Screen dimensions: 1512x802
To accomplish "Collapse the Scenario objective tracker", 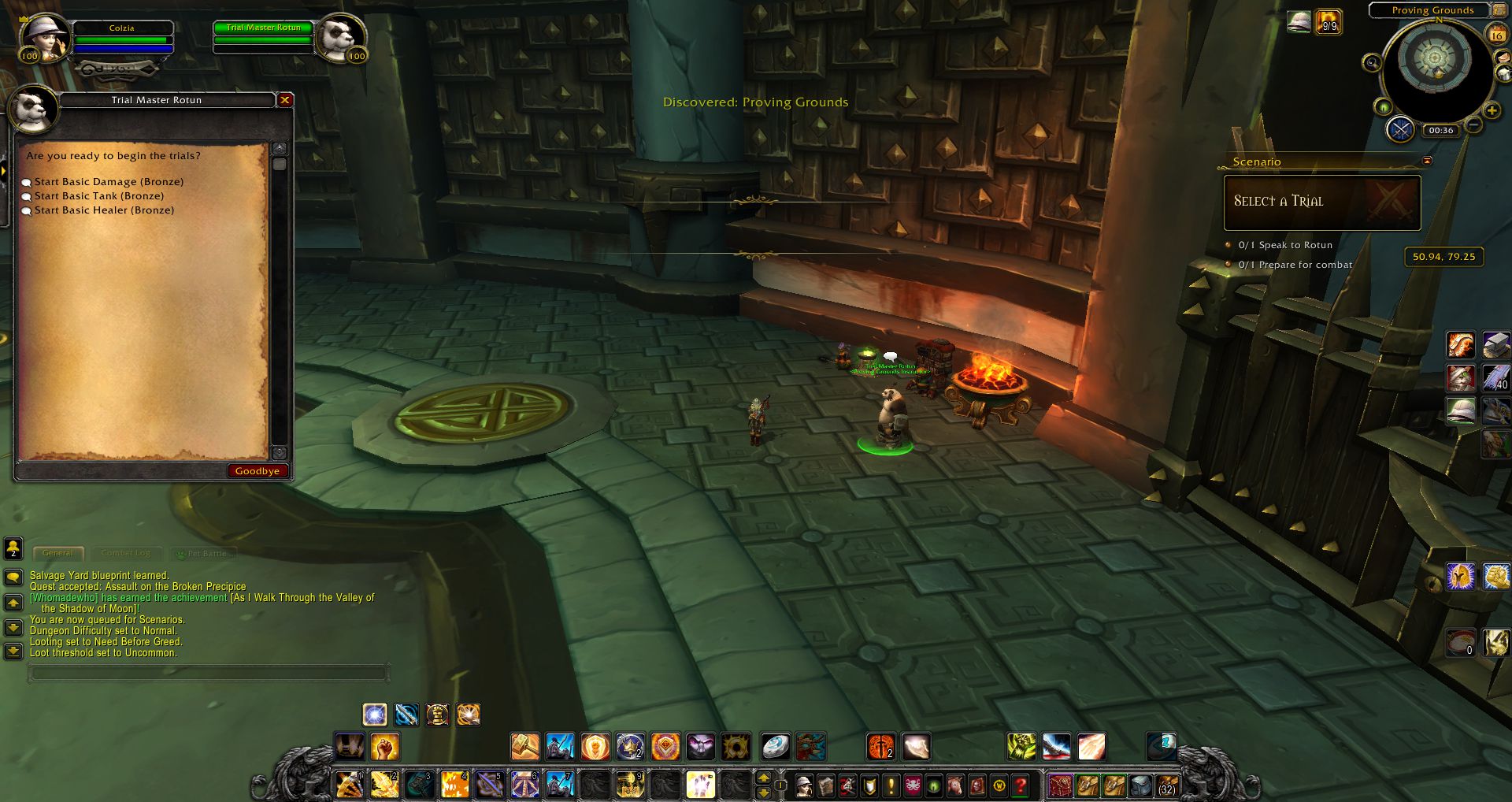I will [x=1427, y=161].
